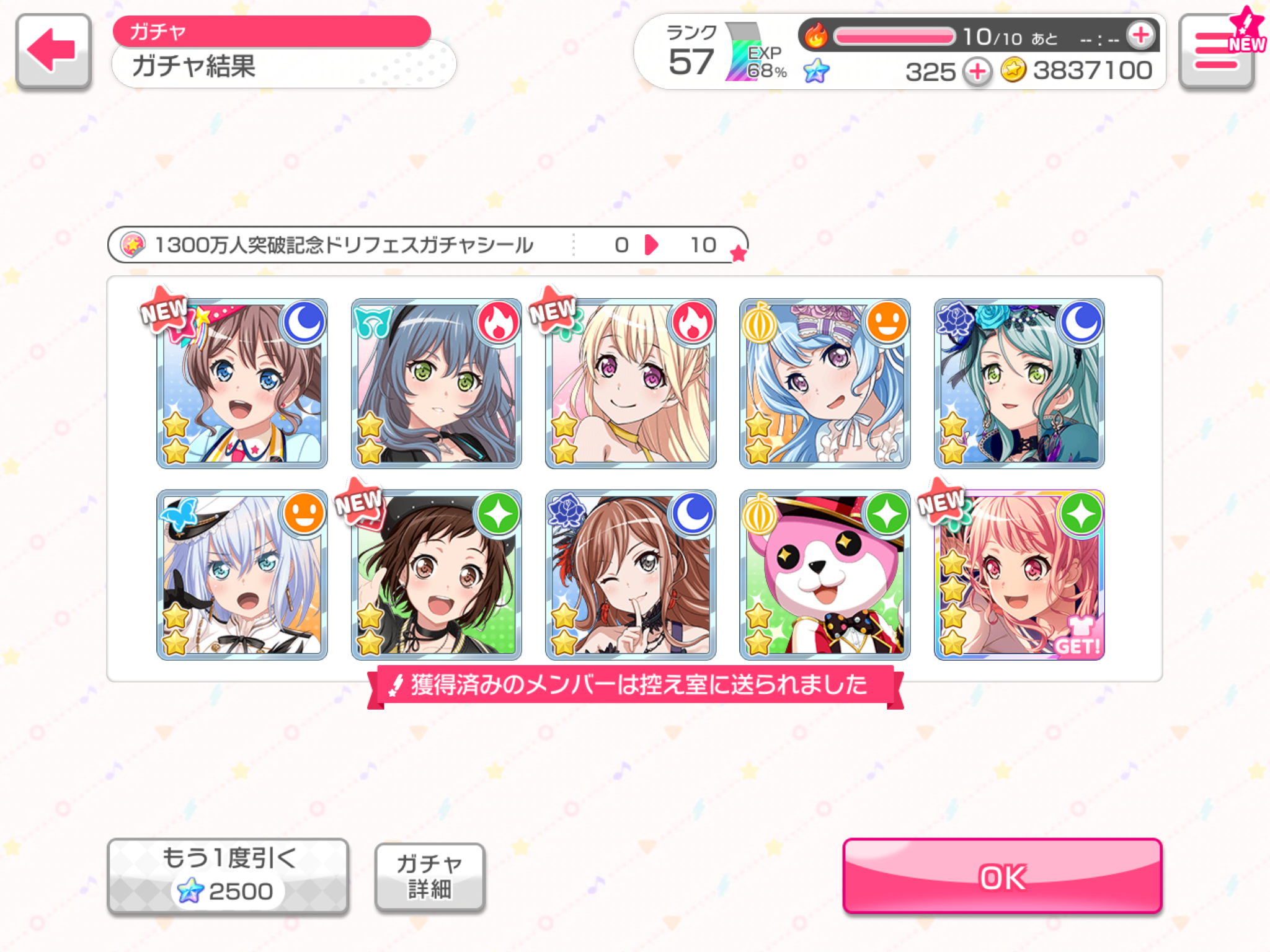View the teal-haired girl with blue rose card
The image size is (1270, 952).
(x=1019, y=384)
